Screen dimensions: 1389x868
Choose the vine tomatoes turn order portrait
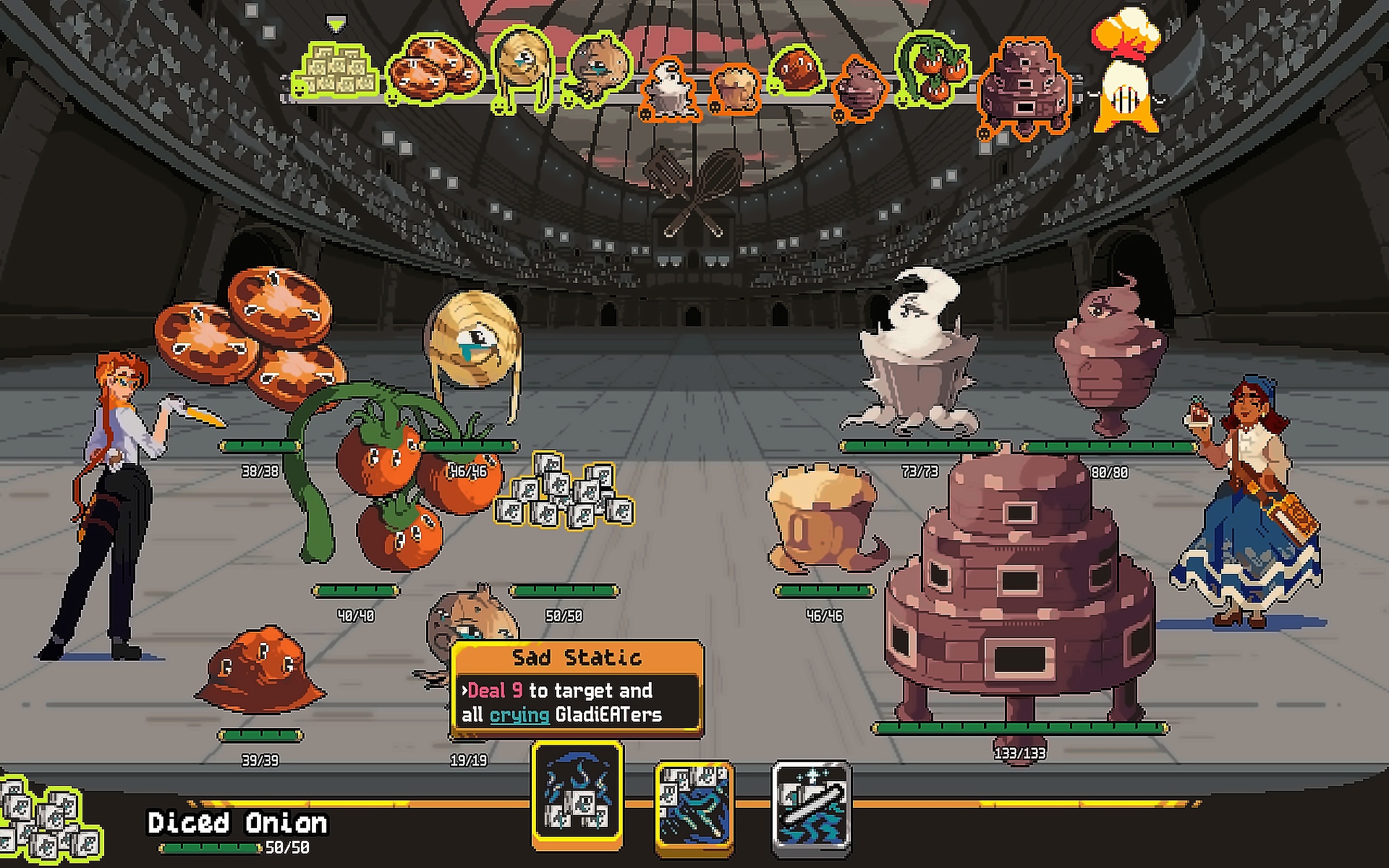(933, 71)
